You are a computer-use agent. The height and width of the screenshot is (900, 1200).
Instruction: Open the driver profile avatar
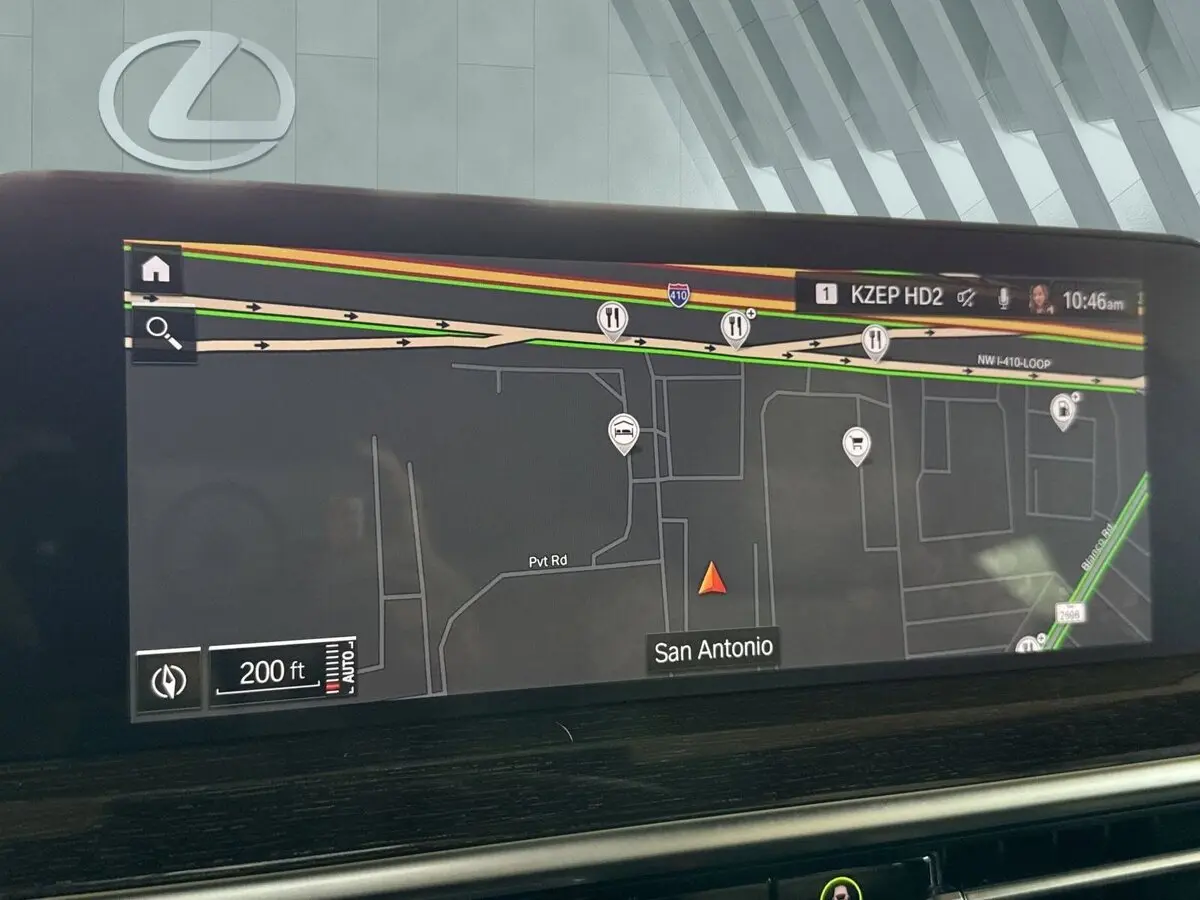1040,298
